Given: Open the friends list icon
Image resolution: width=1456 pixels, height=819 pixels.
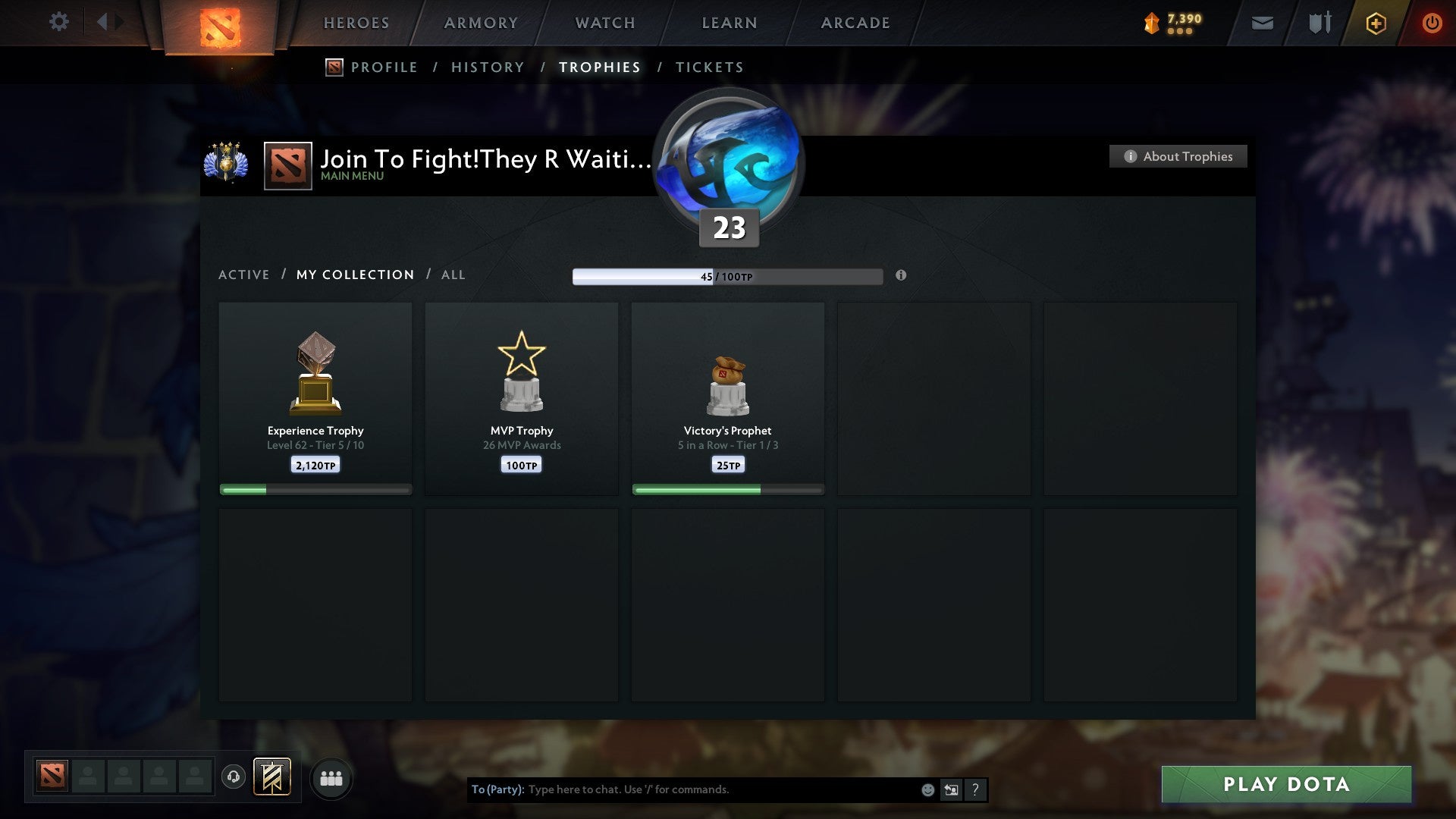Looking at the screenshot, I should [x=331, y=777].
